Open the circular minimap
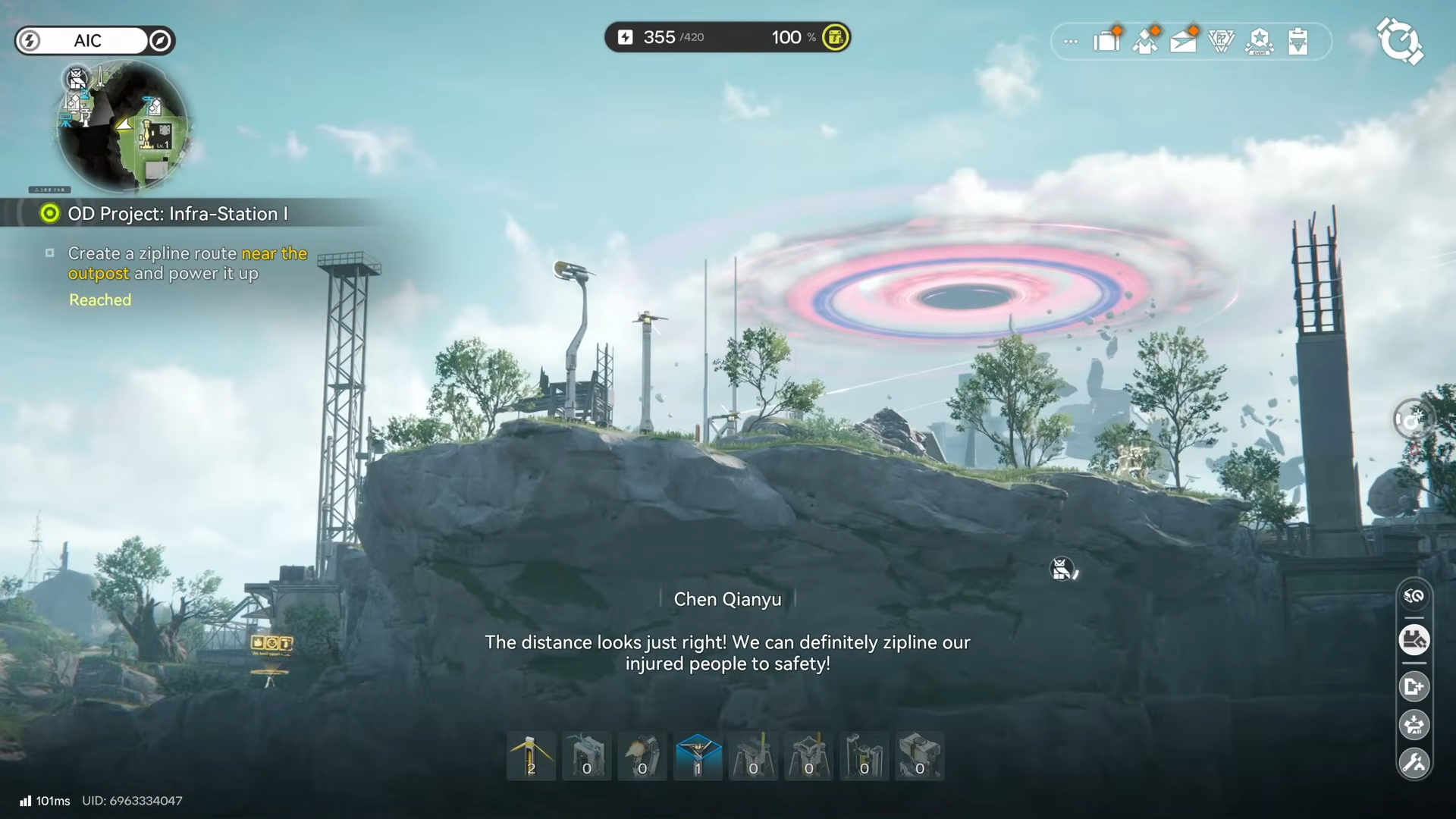Screen dimensions: 1456x819 coord(123,126)
